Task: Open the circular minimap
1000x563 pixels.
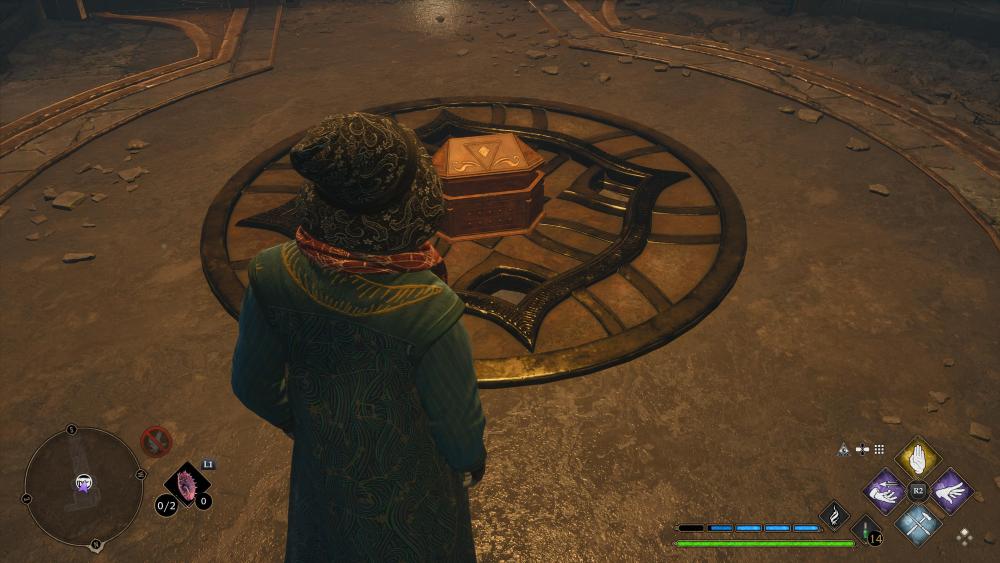Action: tap(83, 486)
